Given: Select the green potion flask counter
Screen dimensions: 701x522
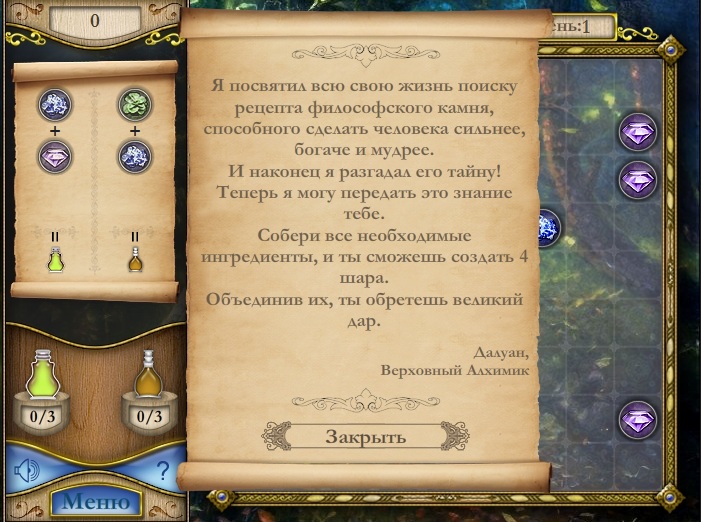Looking at the screenshot, I should coord(42,392).
